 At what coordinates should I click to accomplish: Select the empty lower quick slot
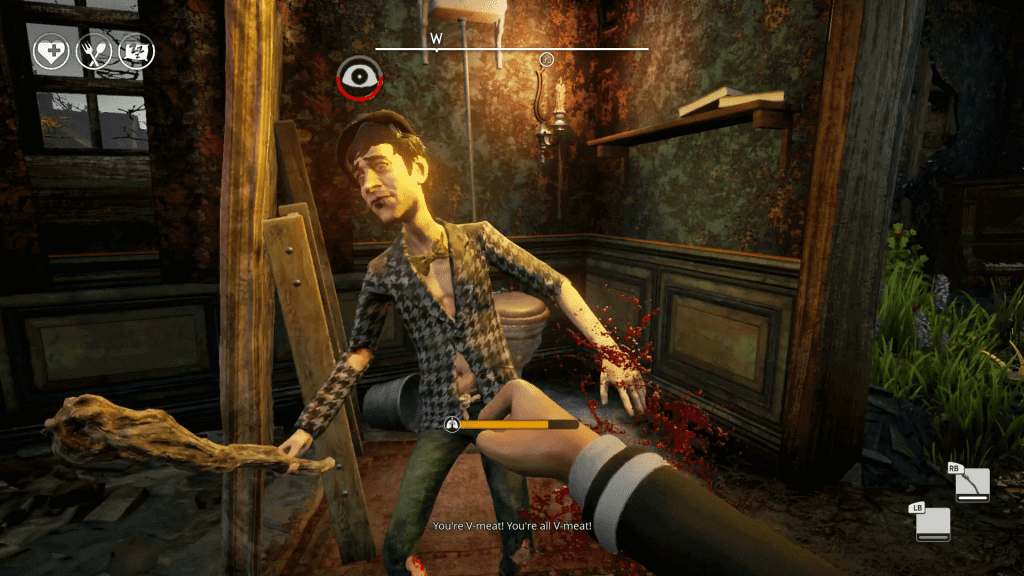coord(932,524)
